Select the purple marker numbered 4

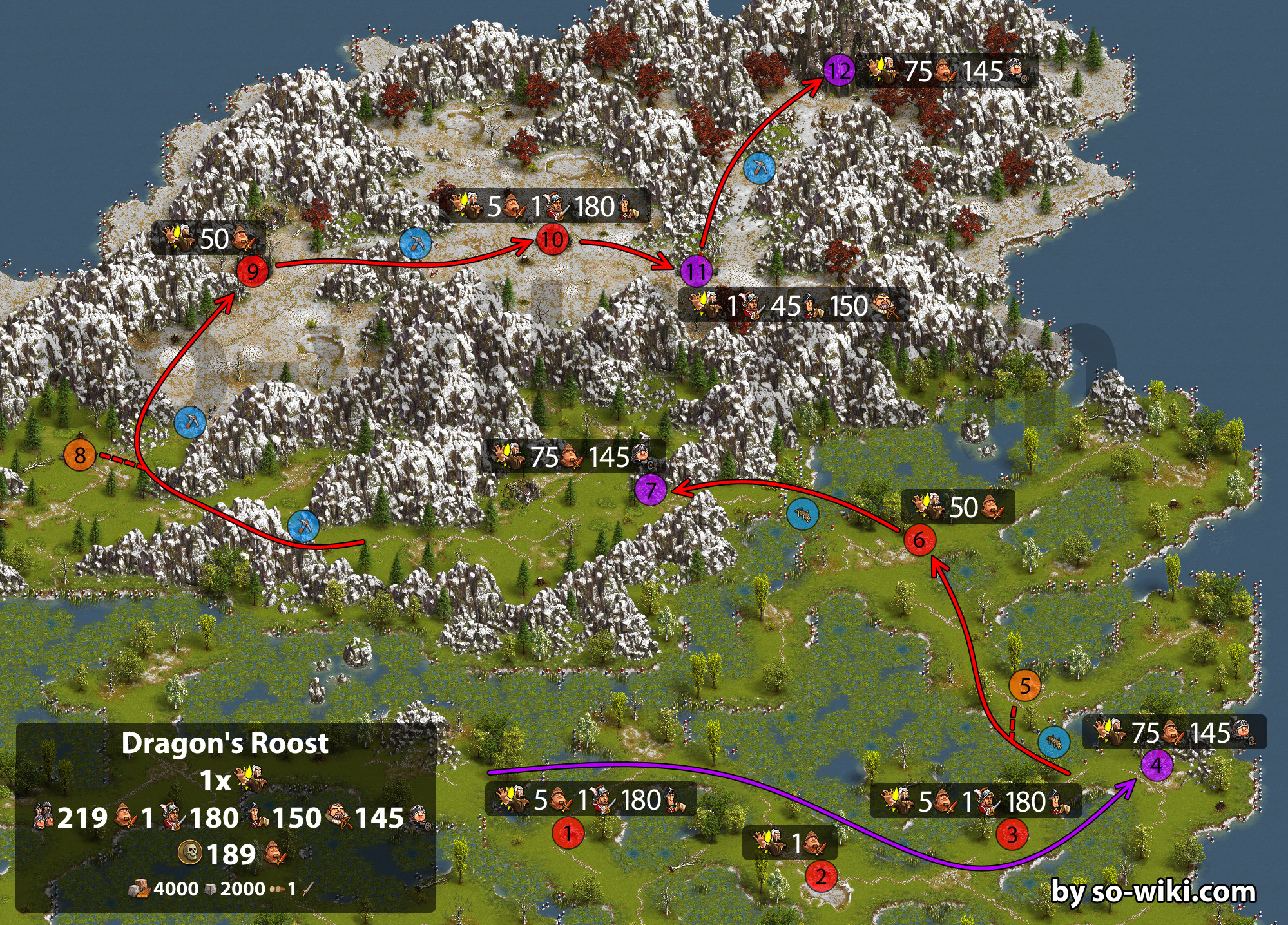pyautogui.click(x=1157, y=765)
